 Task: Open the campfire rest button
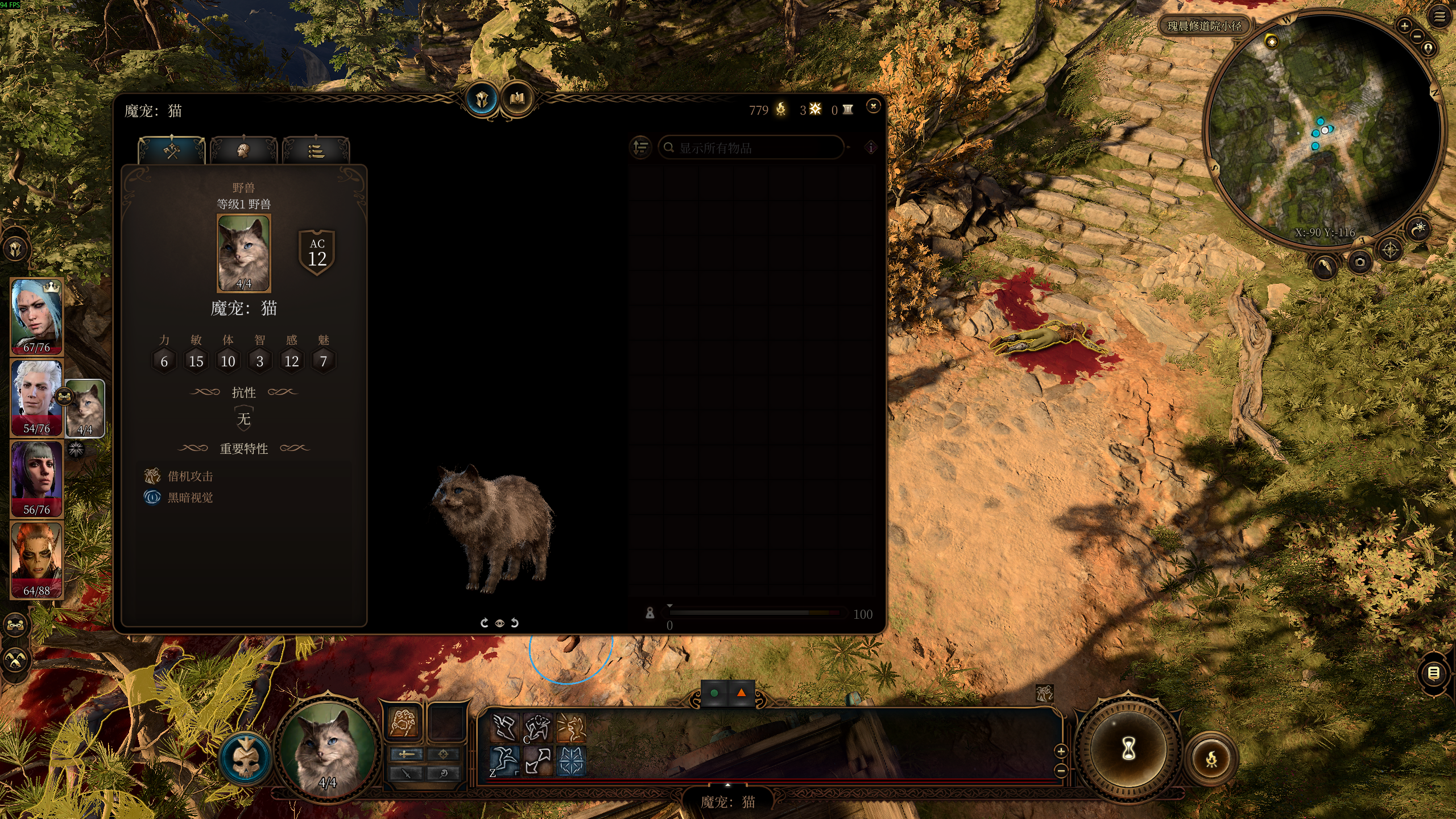[x=1211, y=759]
